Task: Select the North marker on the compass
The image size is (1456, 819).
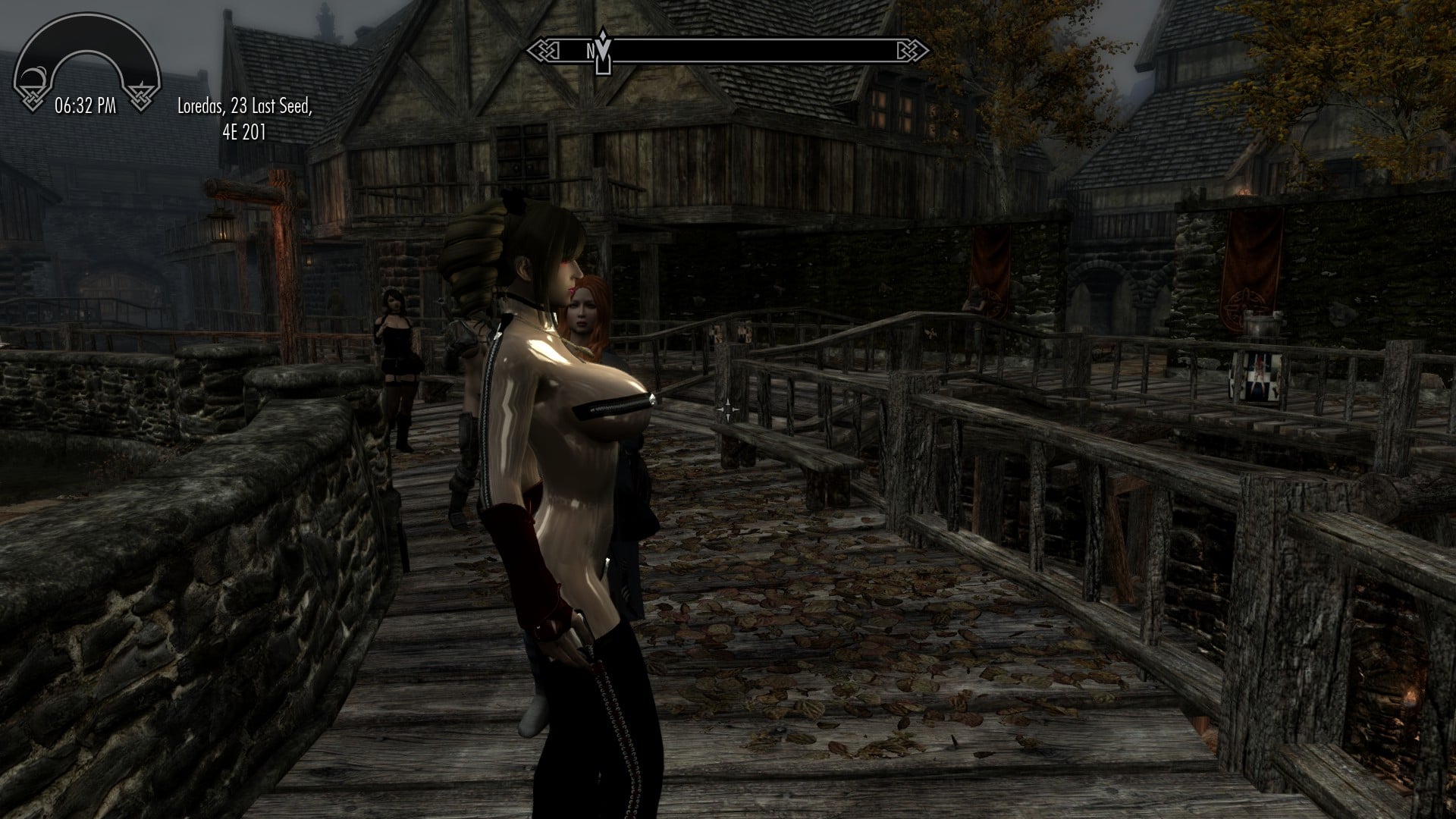Action: [x=590, y=51]
